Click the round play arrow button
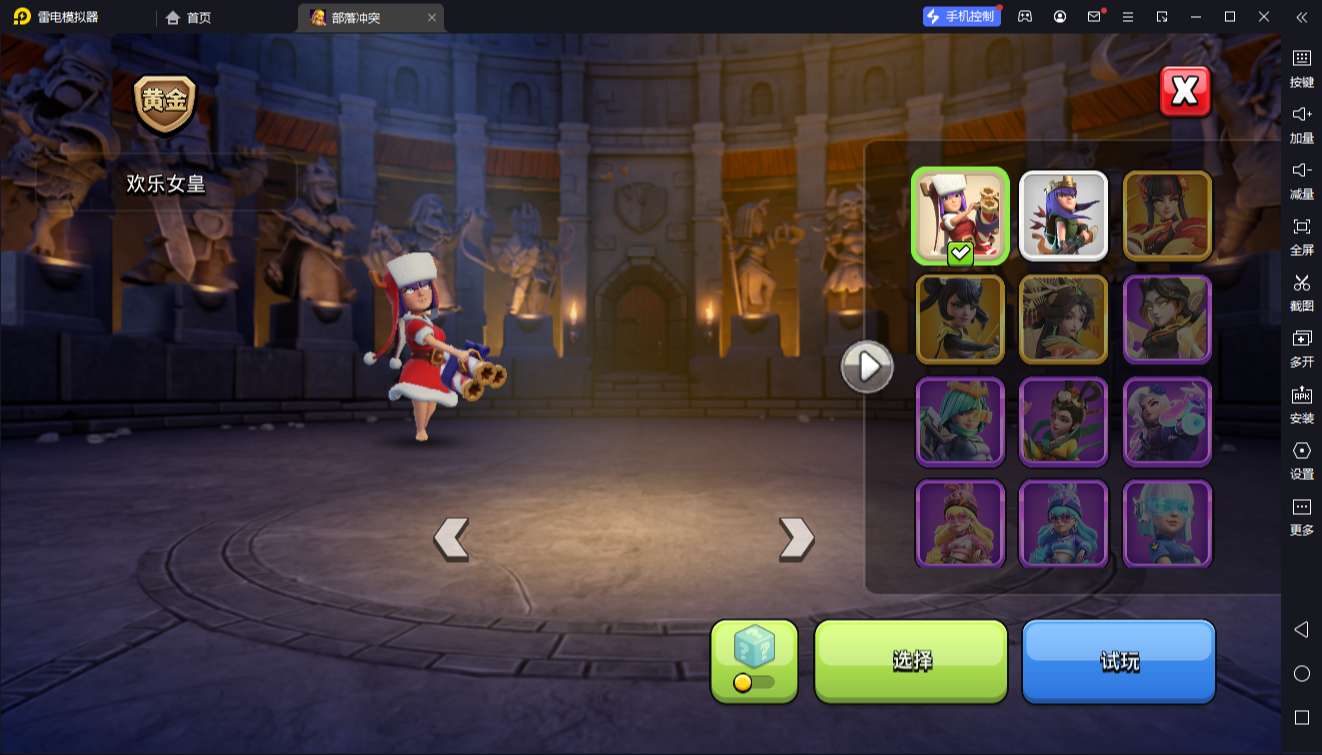Image resolution: width=1322 pixels, height=755 pixels. (x=867, y=367)
